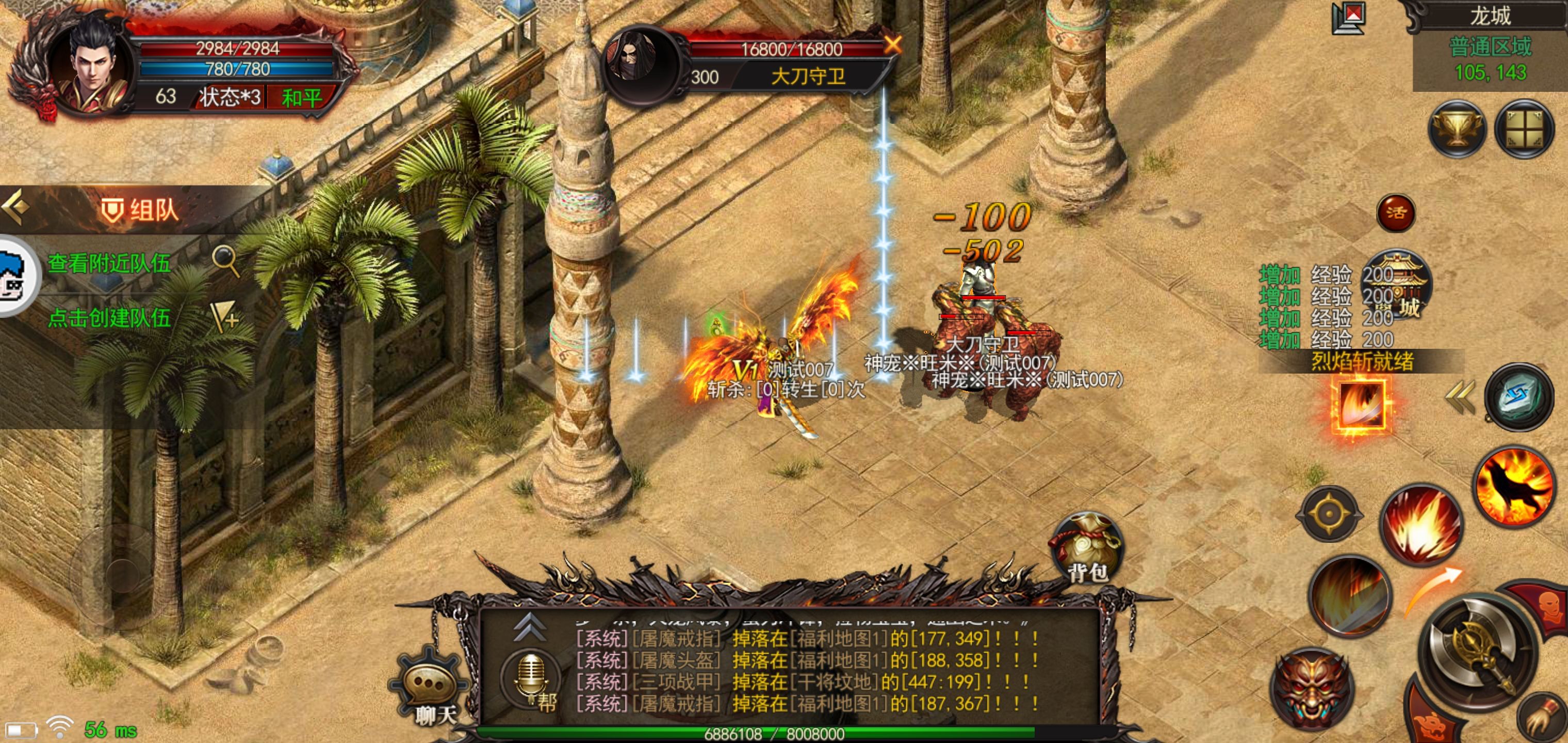Viewport: 1568px width, 743px height.
Task: Close the 大刀守卫 target frame
Action: tap(892, 44)
